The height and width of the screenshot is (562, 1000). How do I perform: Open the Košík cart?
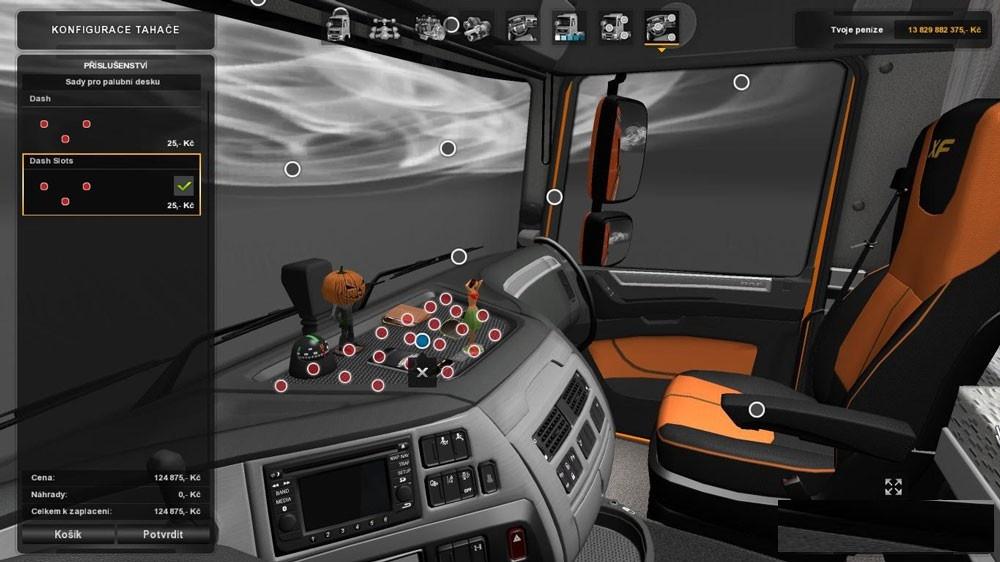click(68, 534)
